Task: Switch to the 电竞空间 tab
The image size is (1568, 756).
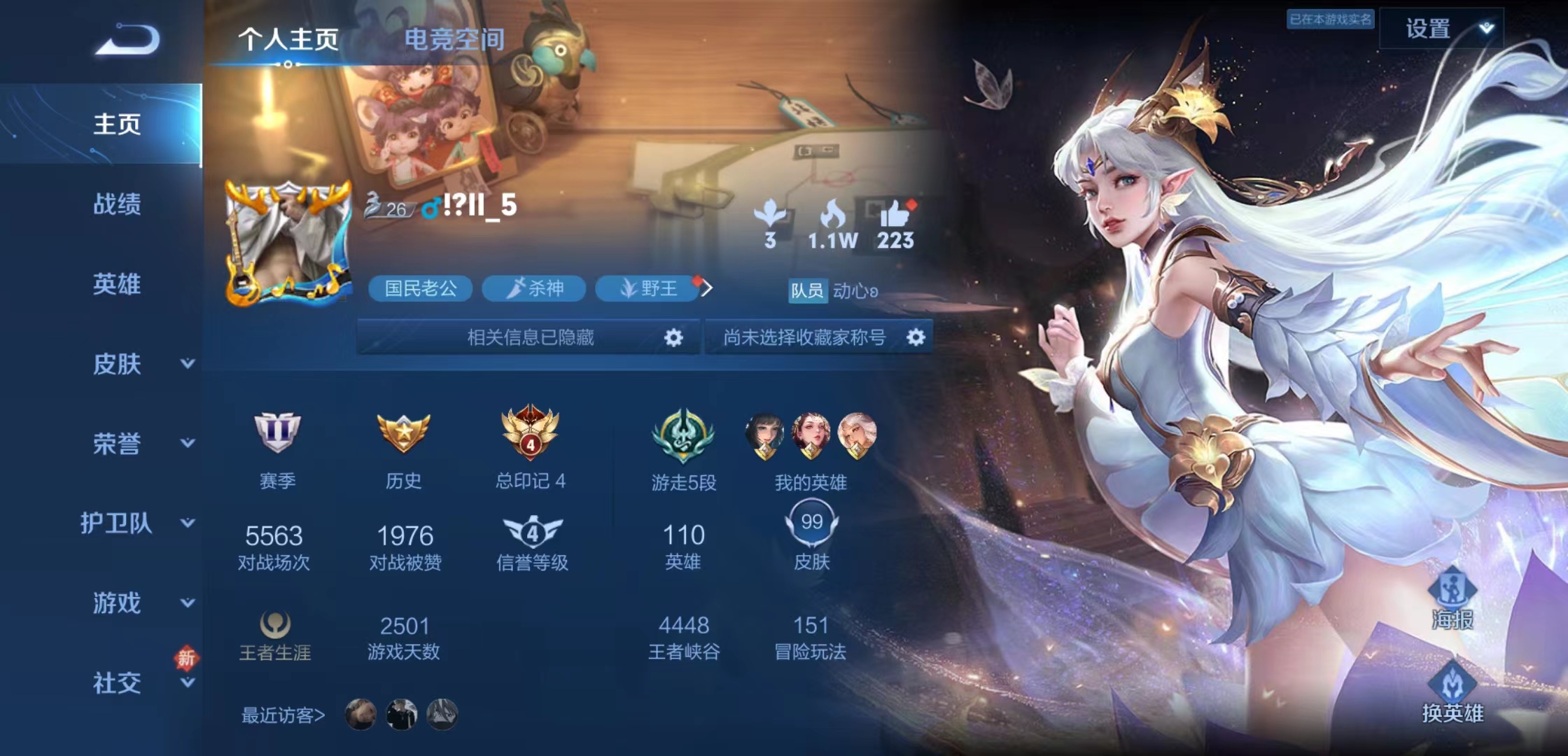Action: click(454, 41)
